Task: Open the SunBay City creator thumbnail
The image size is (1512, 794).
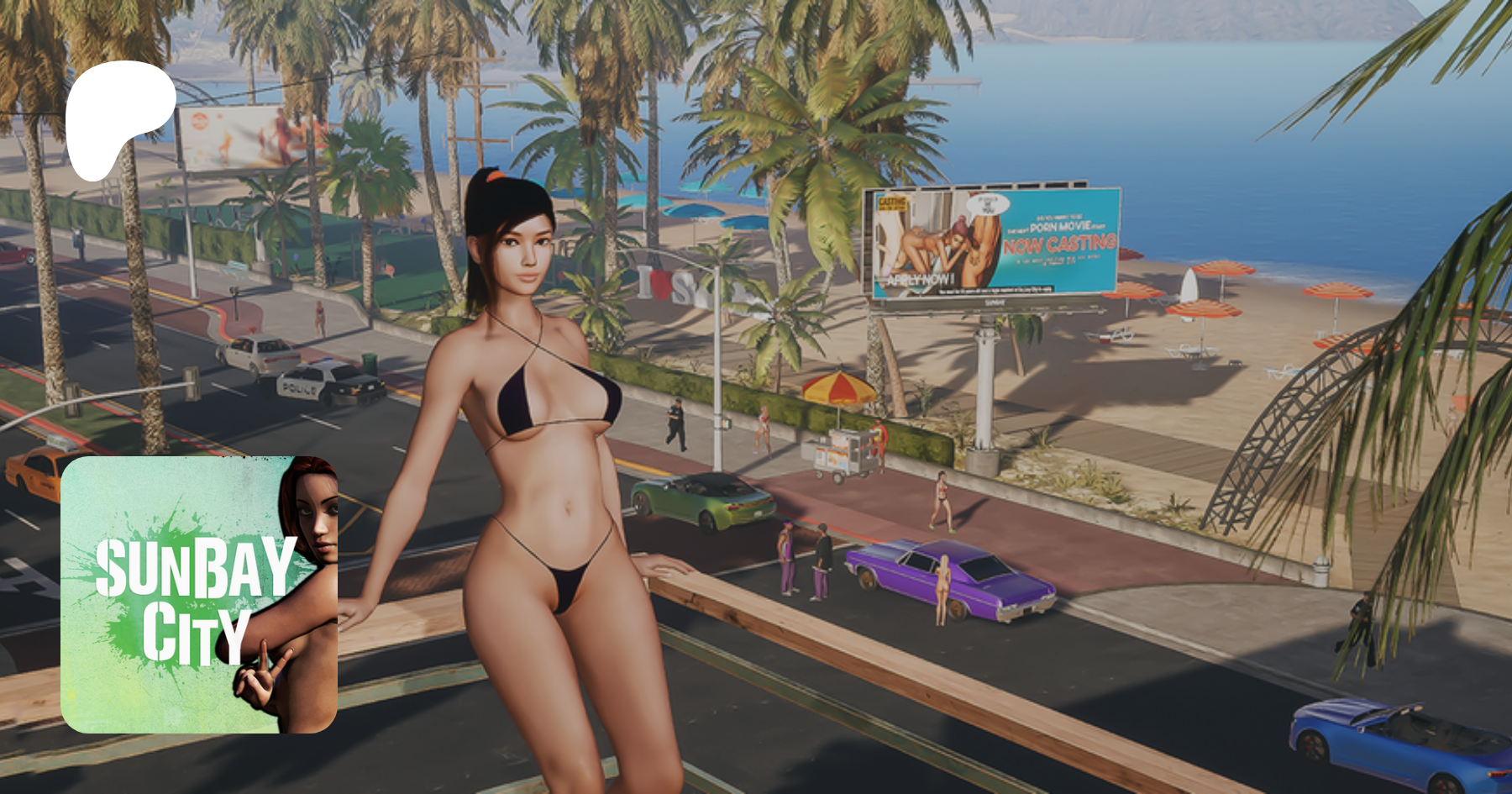Action: (x=199, y=595)
